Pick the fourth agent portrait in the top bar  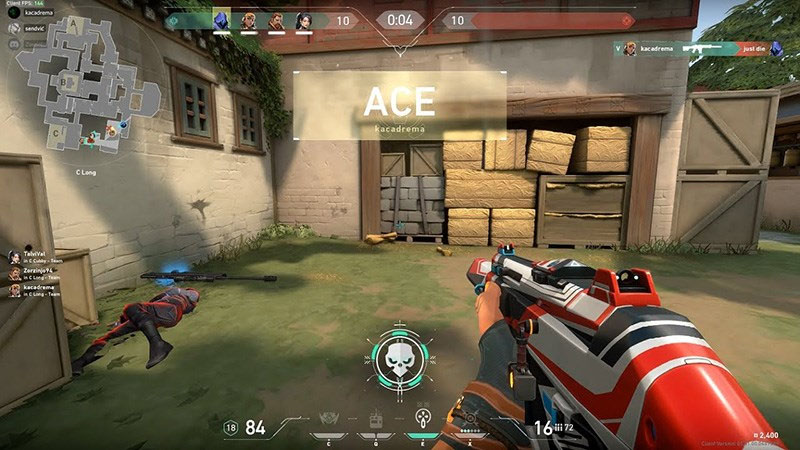pos(303,20)
